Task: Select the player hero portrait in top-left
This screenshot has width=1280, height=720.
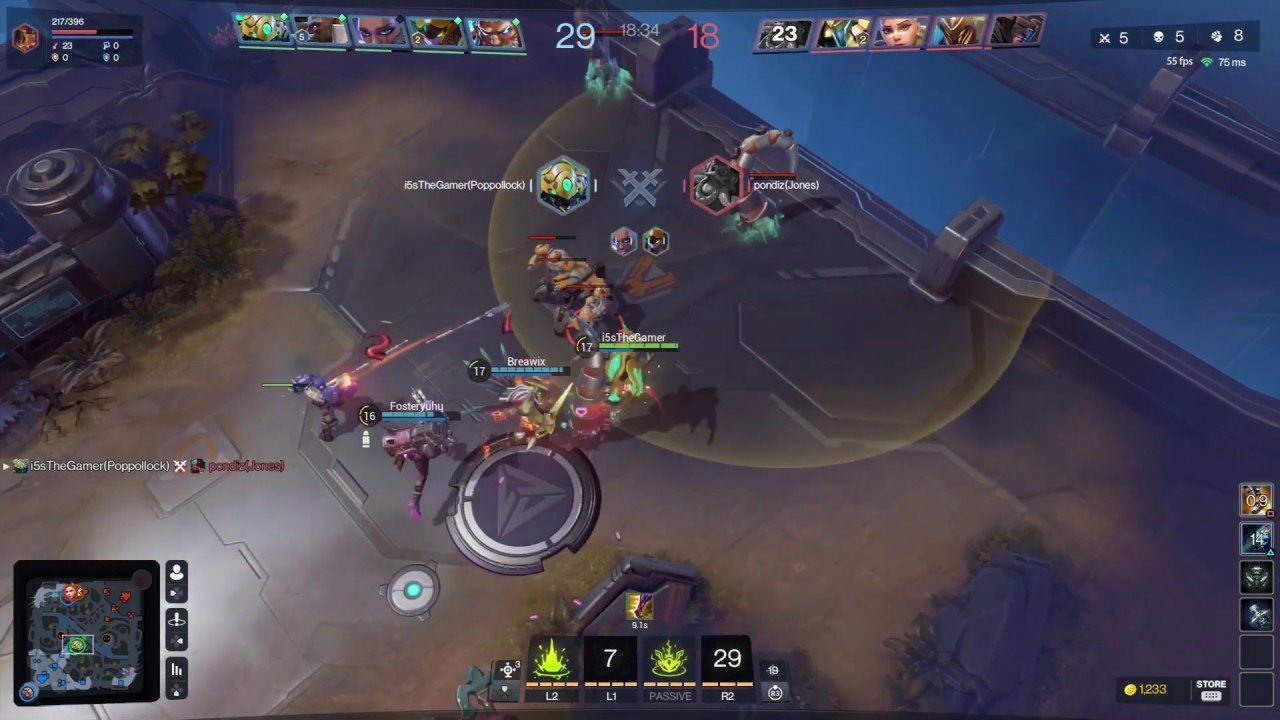Action: (x=24, y=38)
